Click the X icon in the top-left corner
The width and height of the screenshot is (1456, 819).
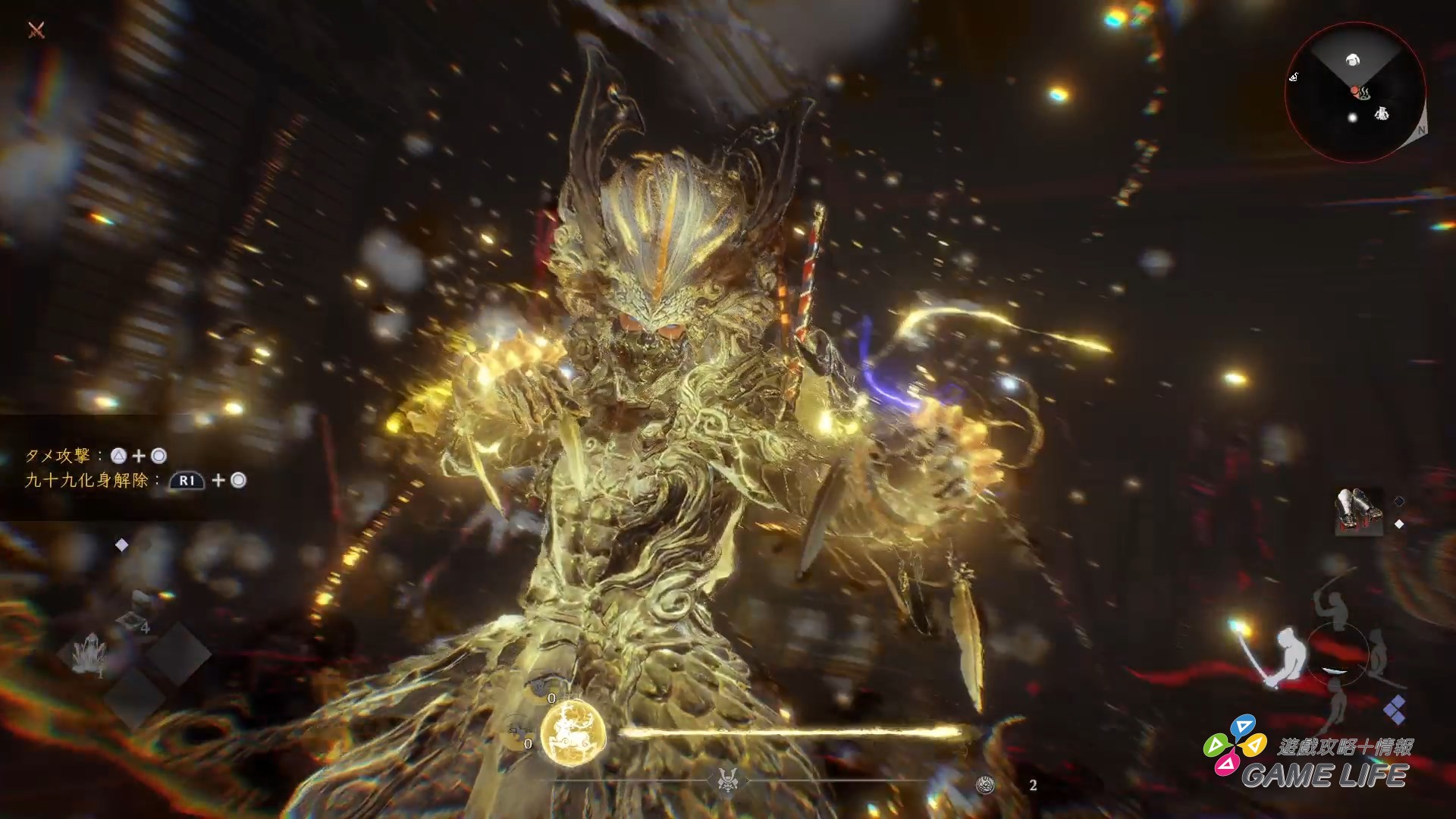[36, 31]
